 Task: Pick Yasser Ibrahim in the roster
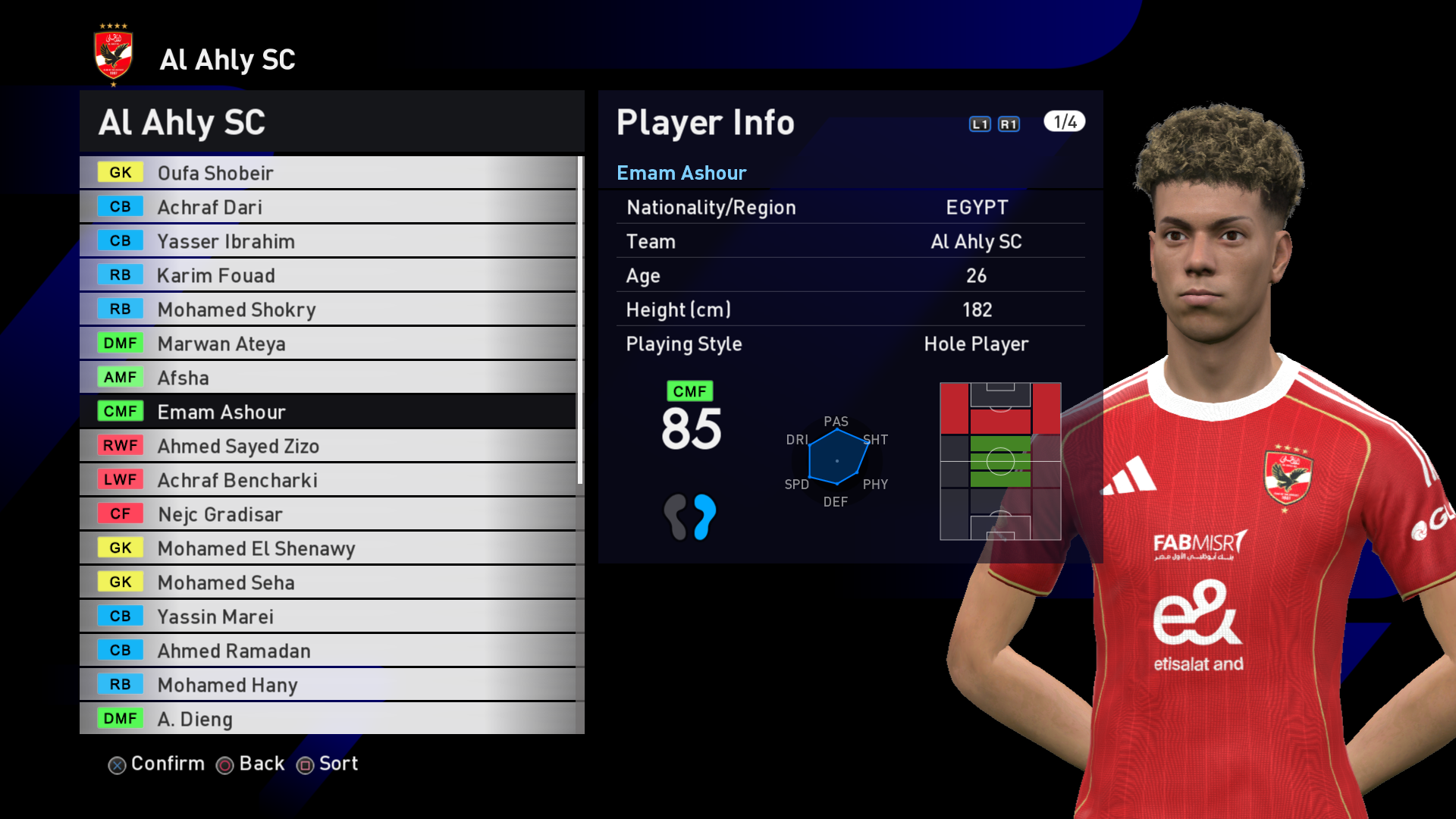pyautogui.click(x=328, y=241)
